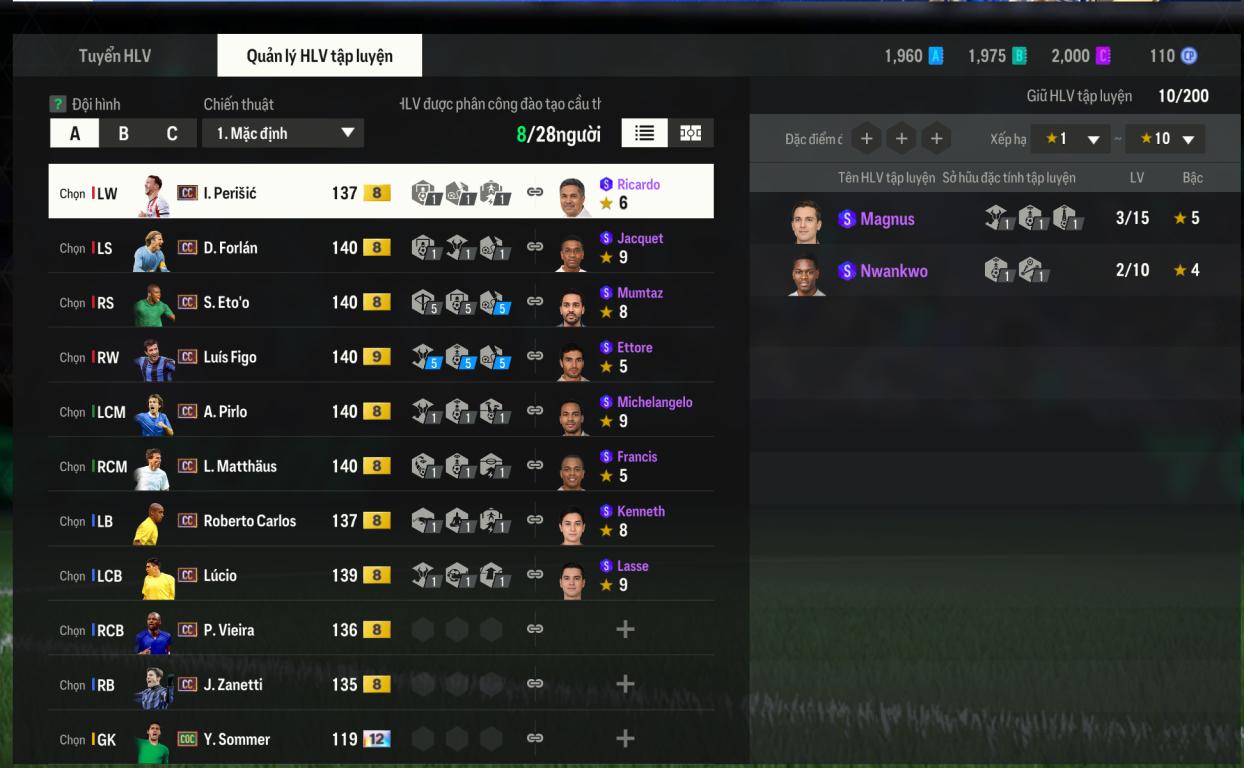Switch to squad C
This screenshot has height=768, width=1244.
pos(172,134)
